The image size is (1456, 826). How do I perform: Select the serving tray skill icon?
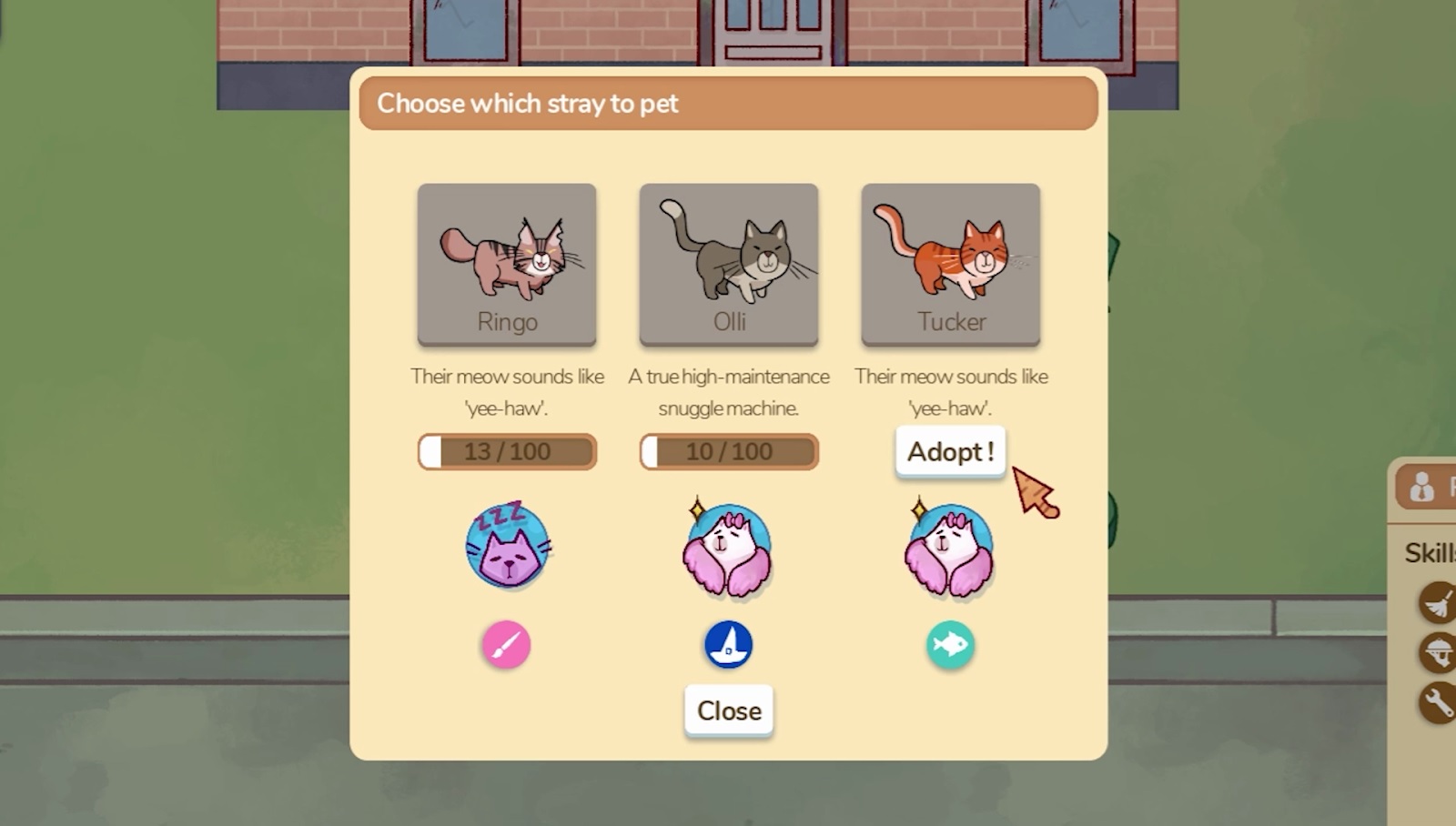point(1438,651)
